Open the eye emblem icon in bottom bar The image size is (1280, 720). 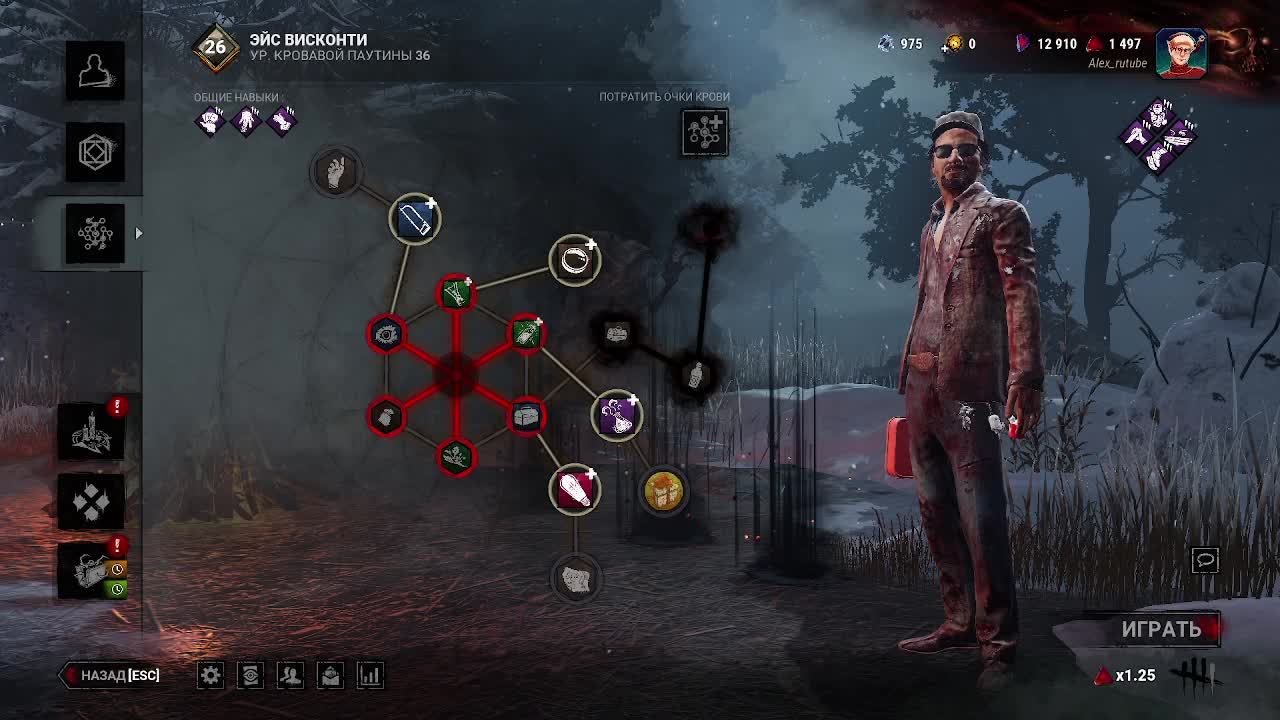point(250,675)
